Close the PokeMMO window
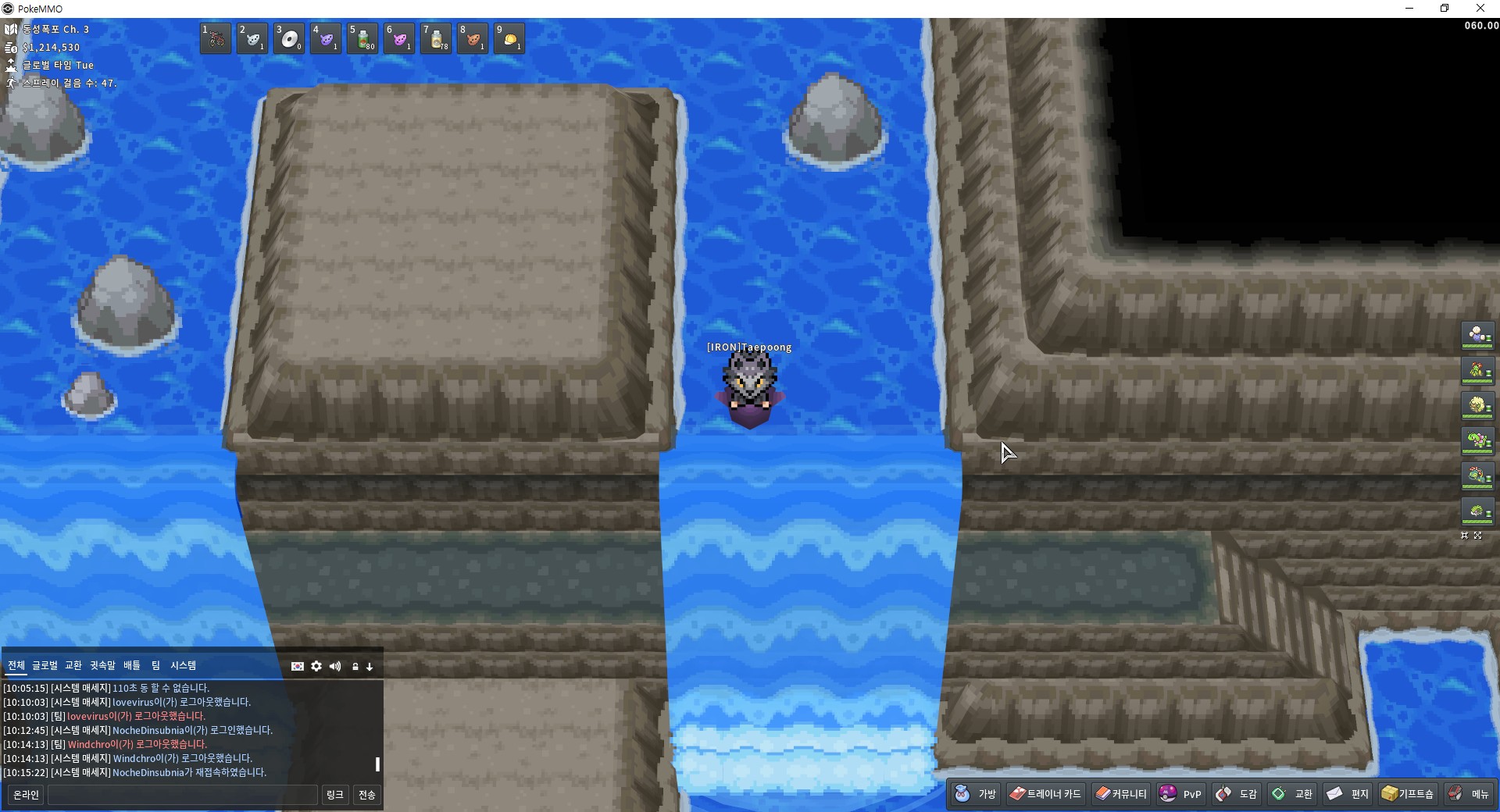The width and height of the screenshot is (1500, 812). point(1480,9)
